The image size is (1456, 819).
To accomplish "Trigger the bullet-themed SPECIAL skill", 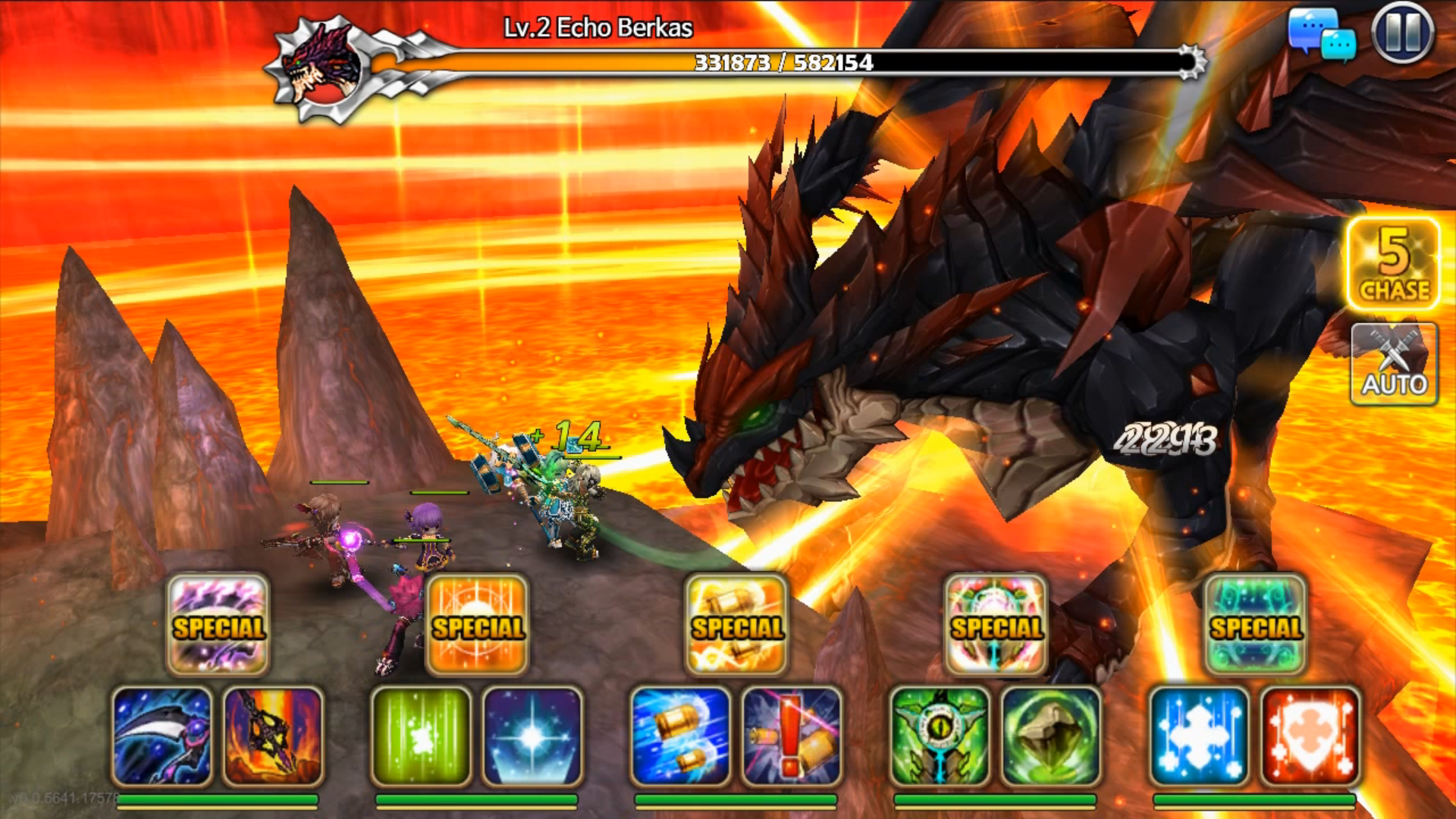I will [x=737, y=627].
